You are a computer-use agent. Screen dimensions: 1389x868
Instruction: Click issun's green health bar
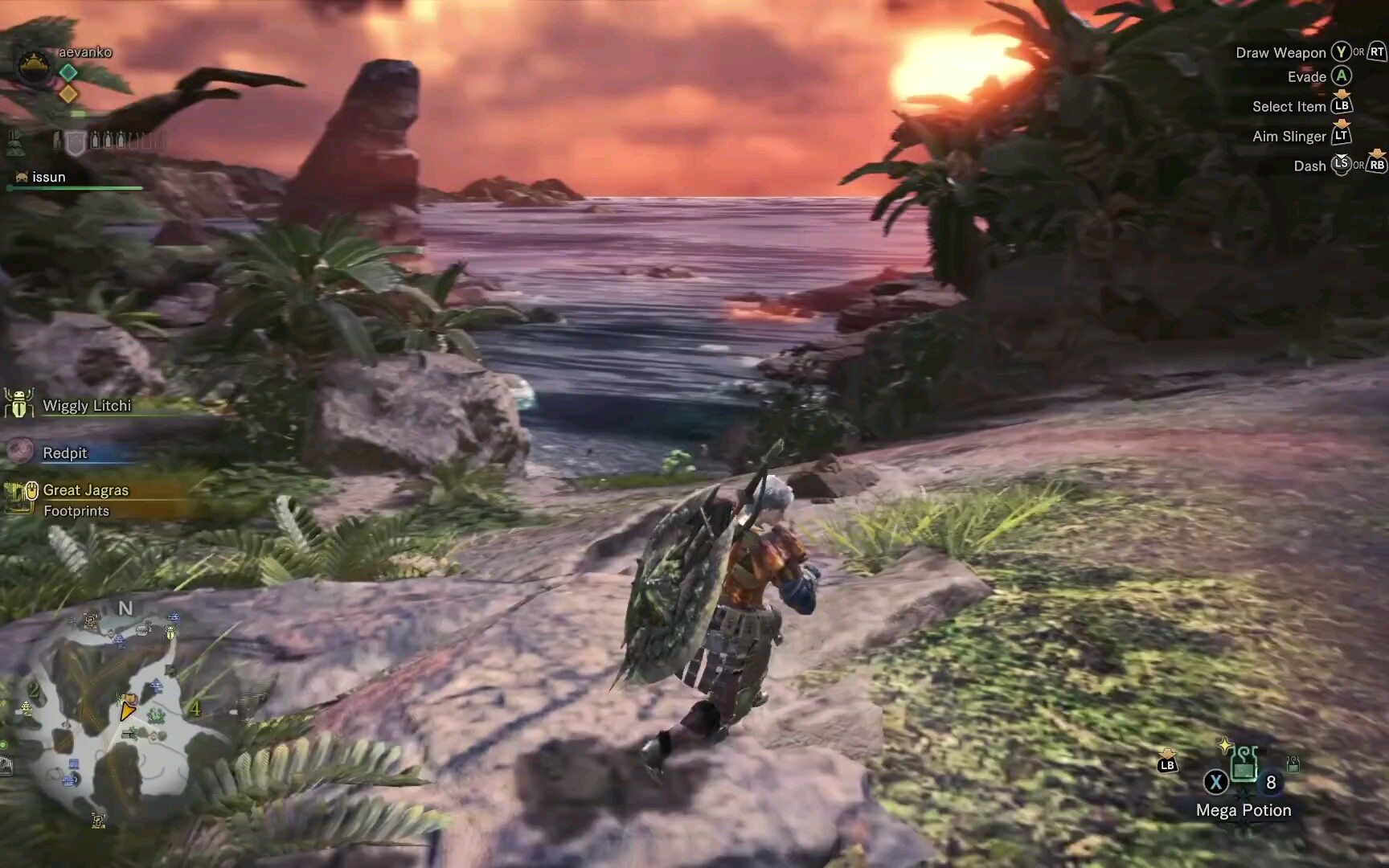coord(75,188)
